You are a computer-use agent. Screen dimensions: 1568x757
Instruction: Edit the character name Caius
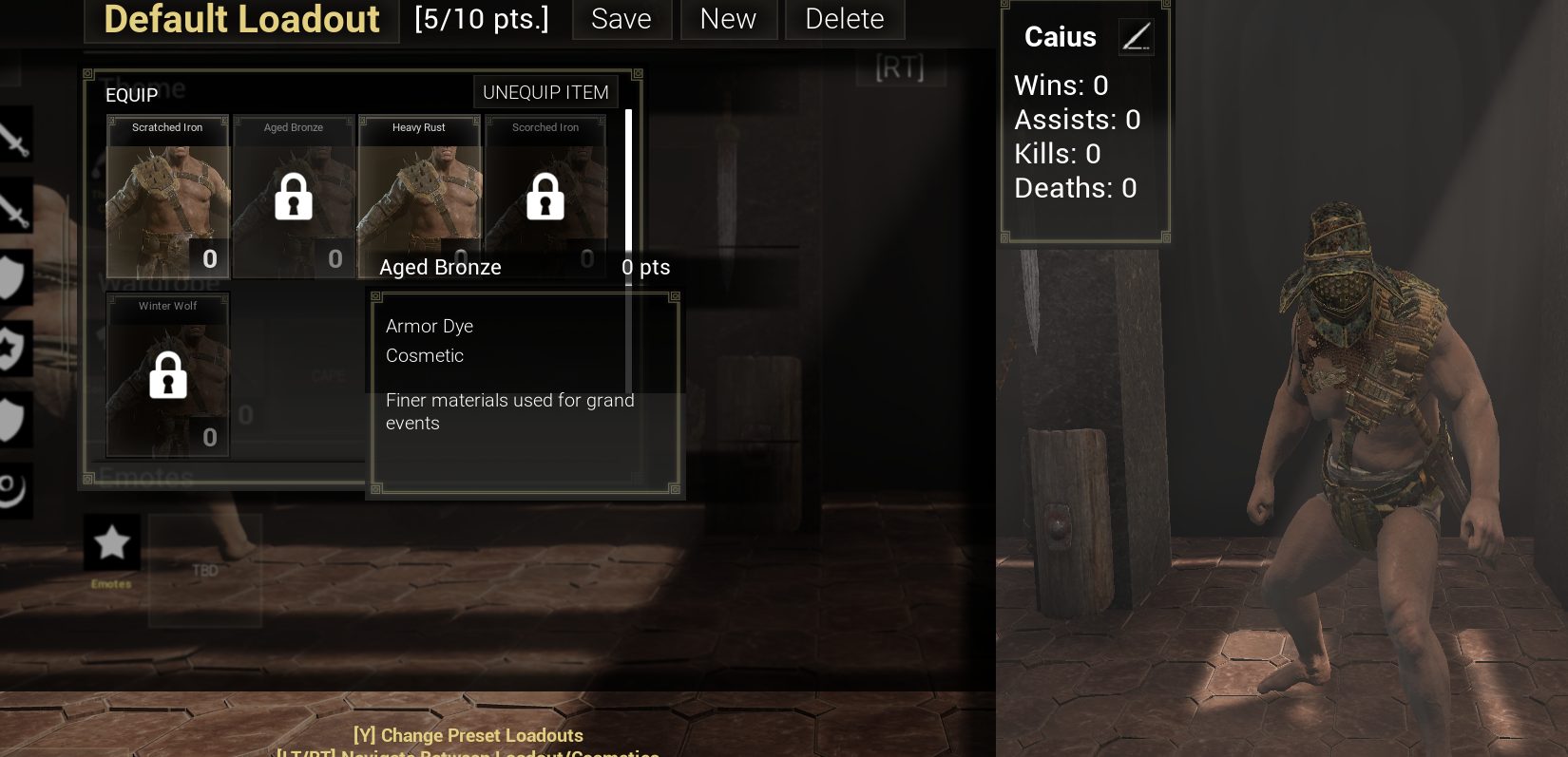(1136, 37)
